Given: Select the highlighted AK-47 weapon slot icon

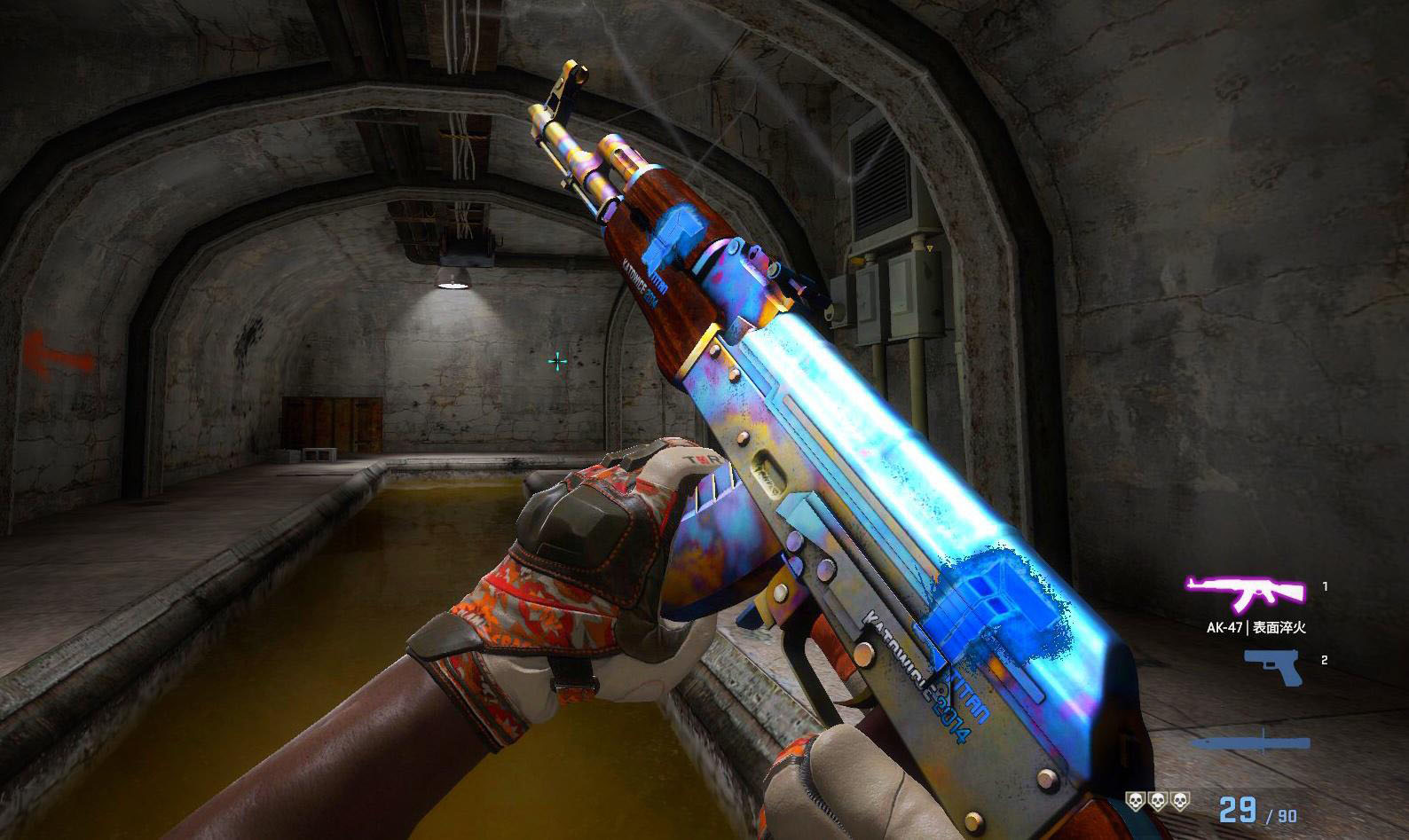Looking at the screenshot, I should 1247,592.
